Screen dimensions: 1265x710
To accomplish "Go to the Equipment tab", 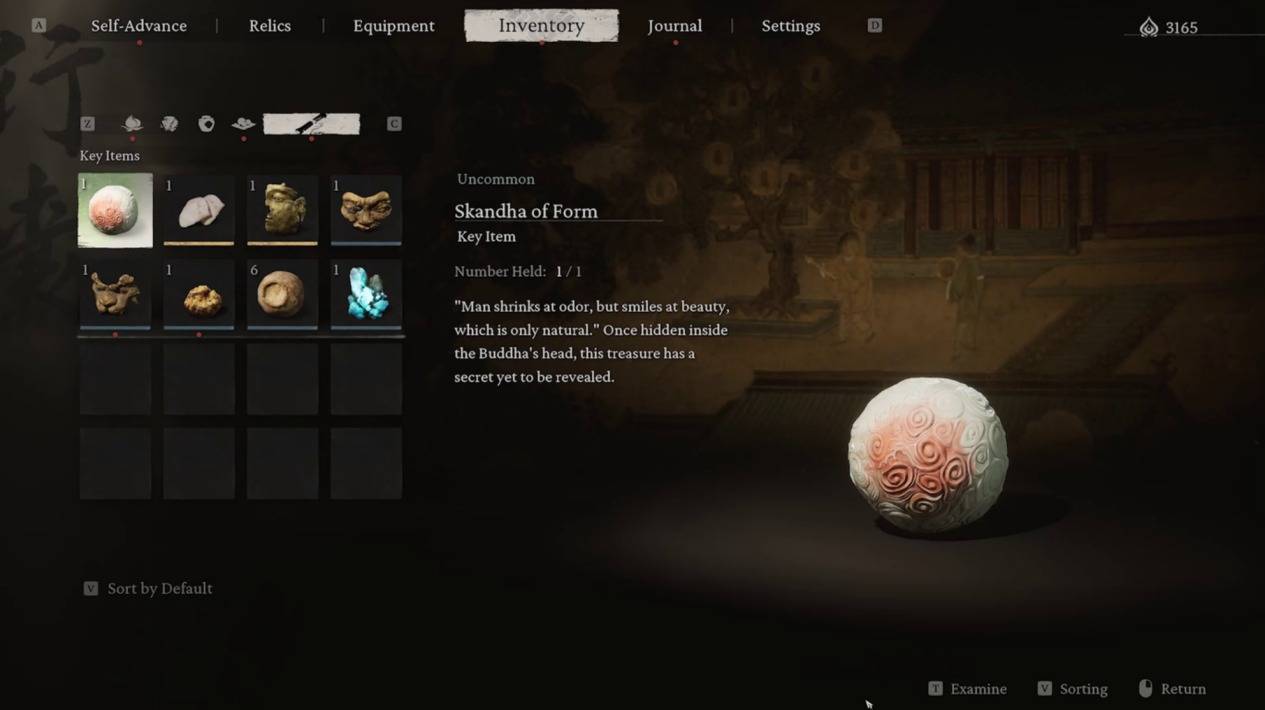I will 394,26.
